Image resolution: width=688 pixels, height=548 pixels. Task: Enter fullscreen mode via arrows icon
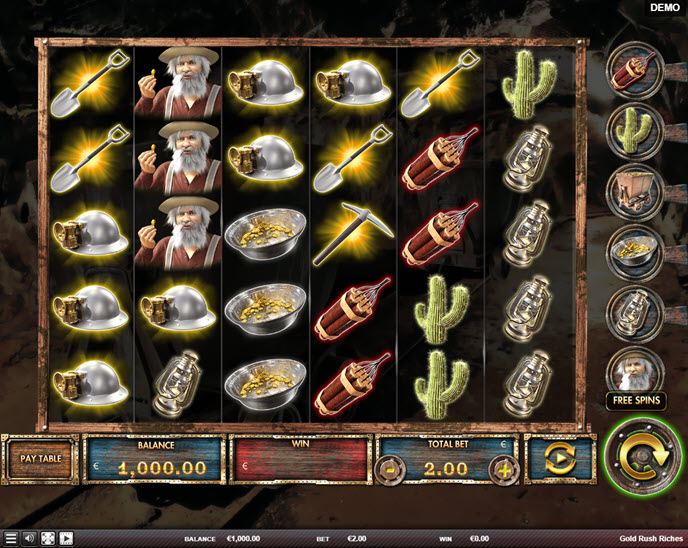(x=47, y=538)
